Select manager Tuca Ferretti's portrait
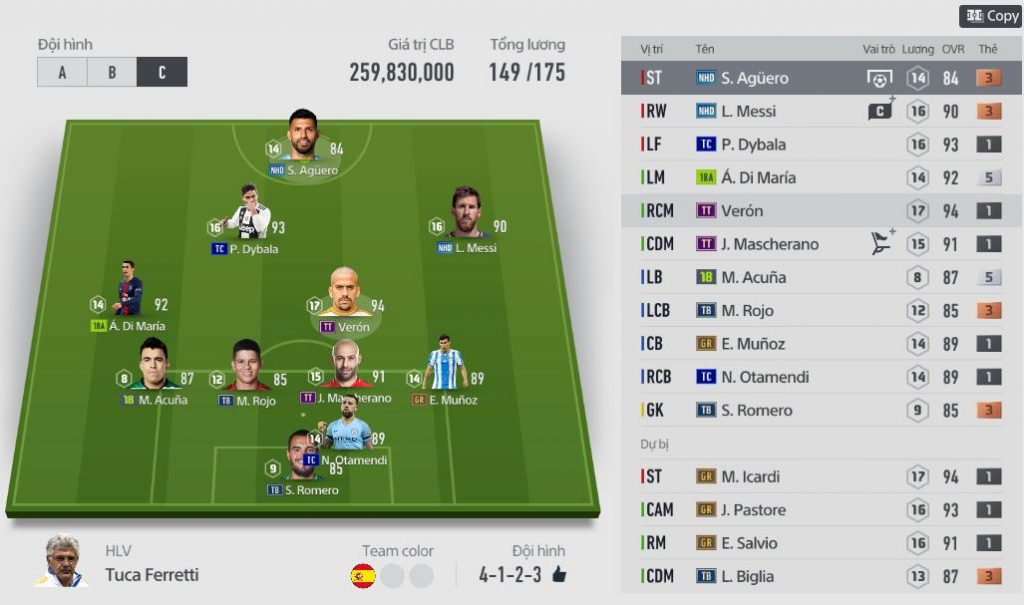This screenshot has width=1024, height=605. pyautogui.click(x=62, y=560)
